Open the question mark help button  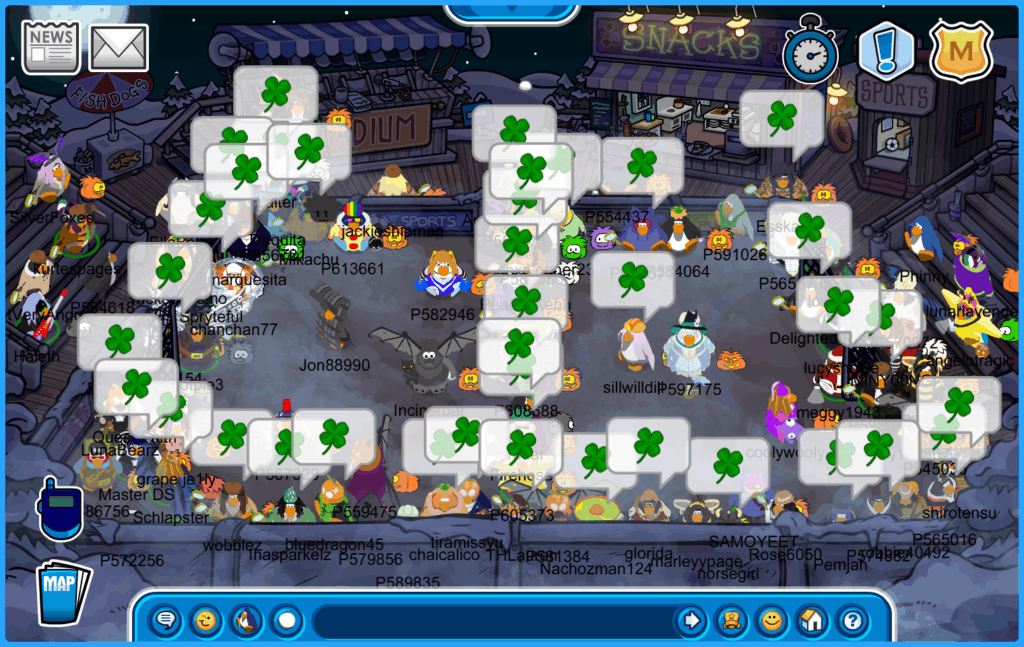pyautogui.click(x=852, y=621)
